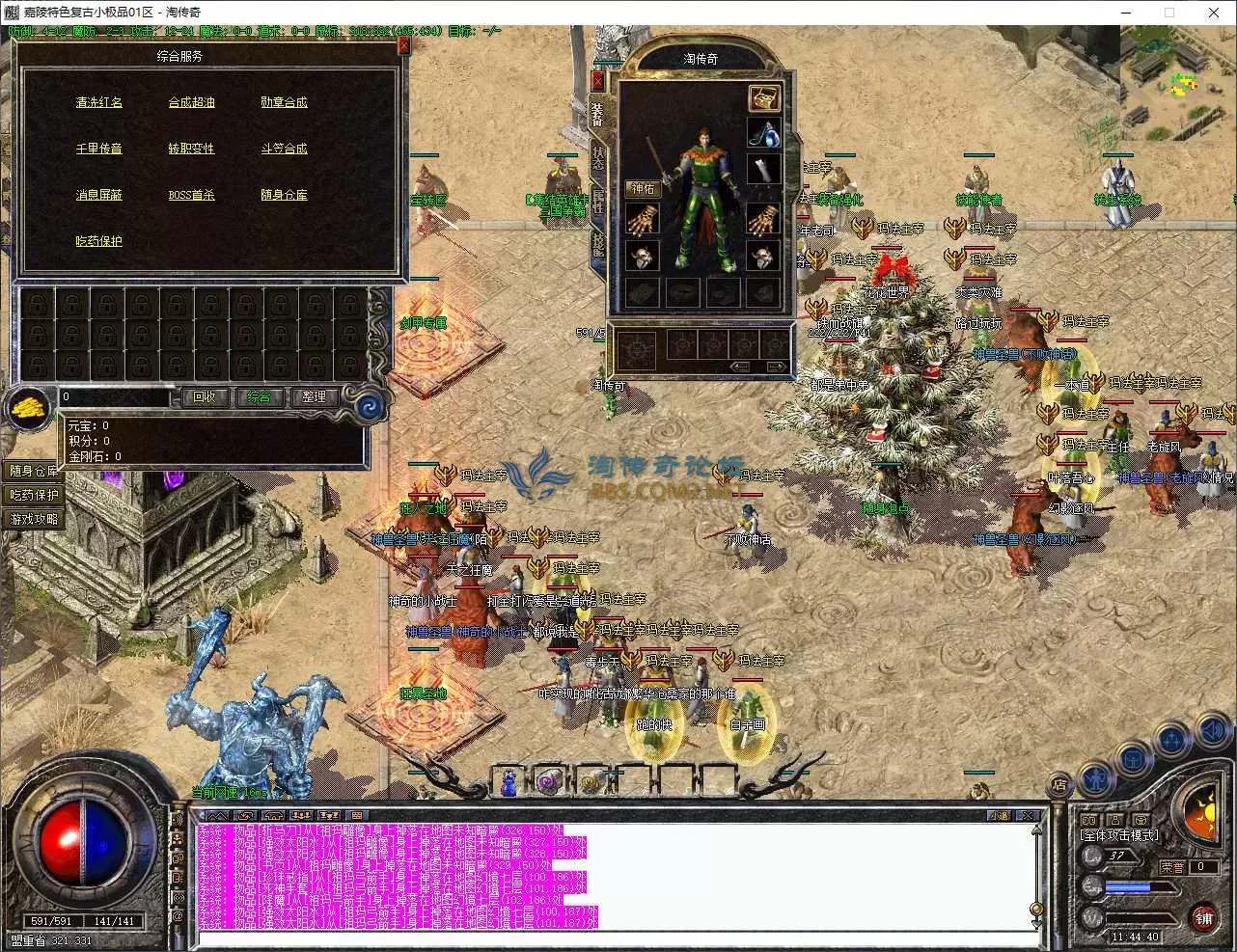Click the red 铺 stall button
1237x952 pixels.
(1202, 917)
